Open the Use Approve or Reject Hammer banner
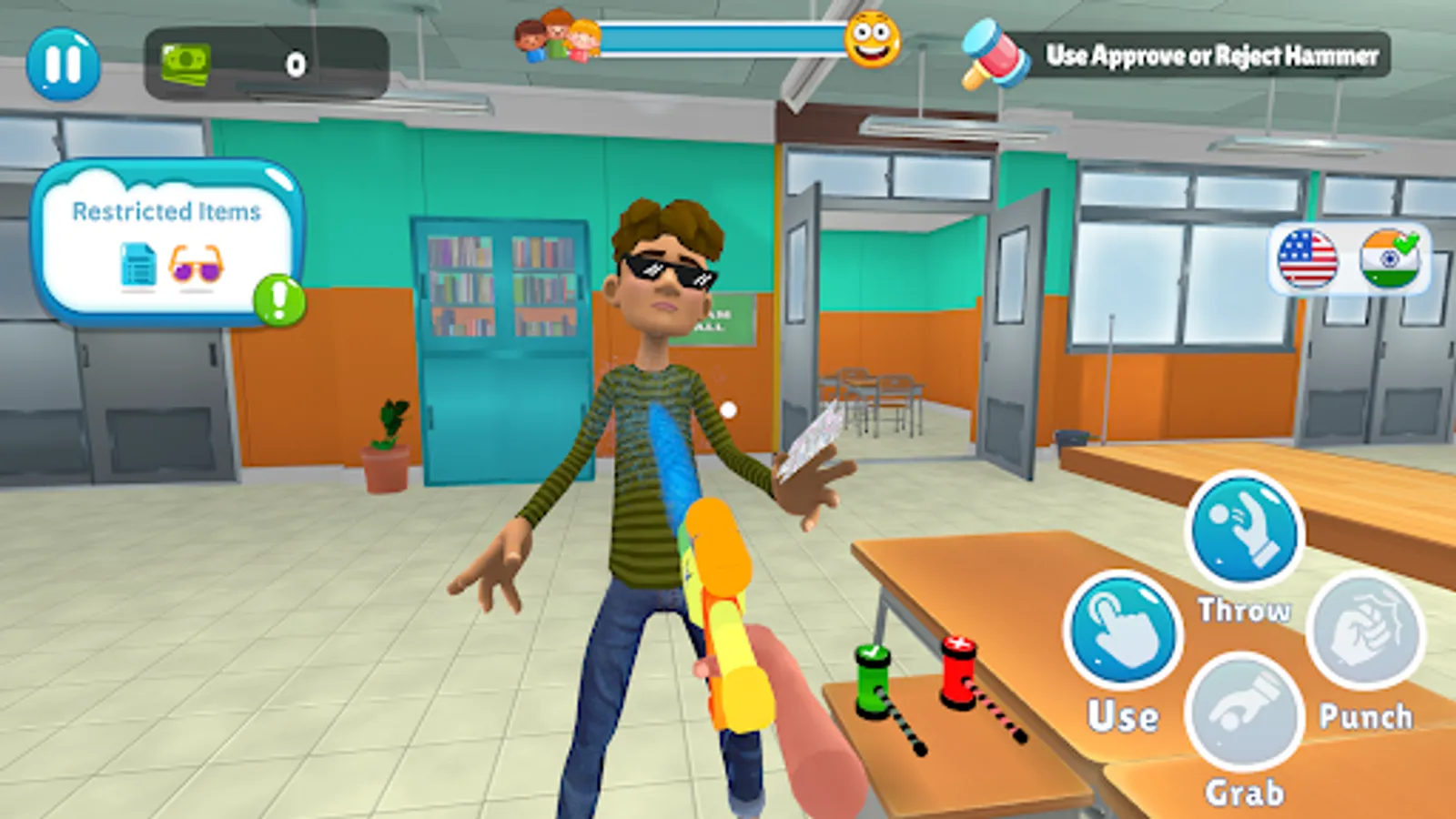1456x819 pixels. [x=1210, y=55]
